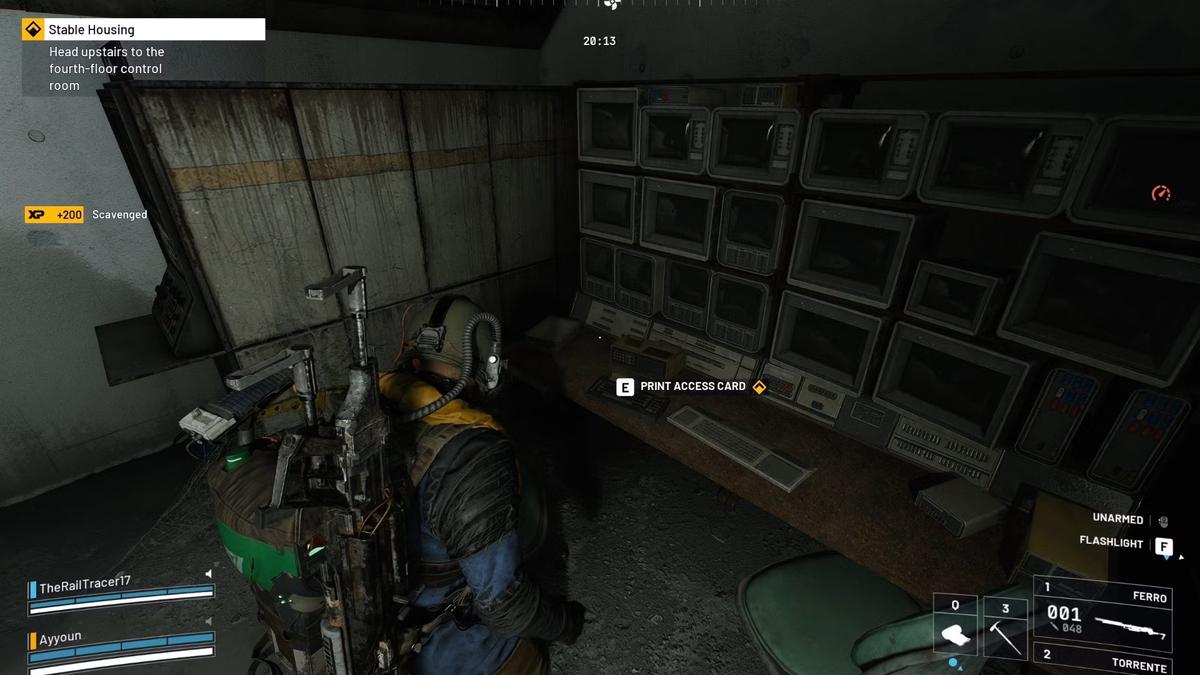Select the bandage item slot

point(955,626)
